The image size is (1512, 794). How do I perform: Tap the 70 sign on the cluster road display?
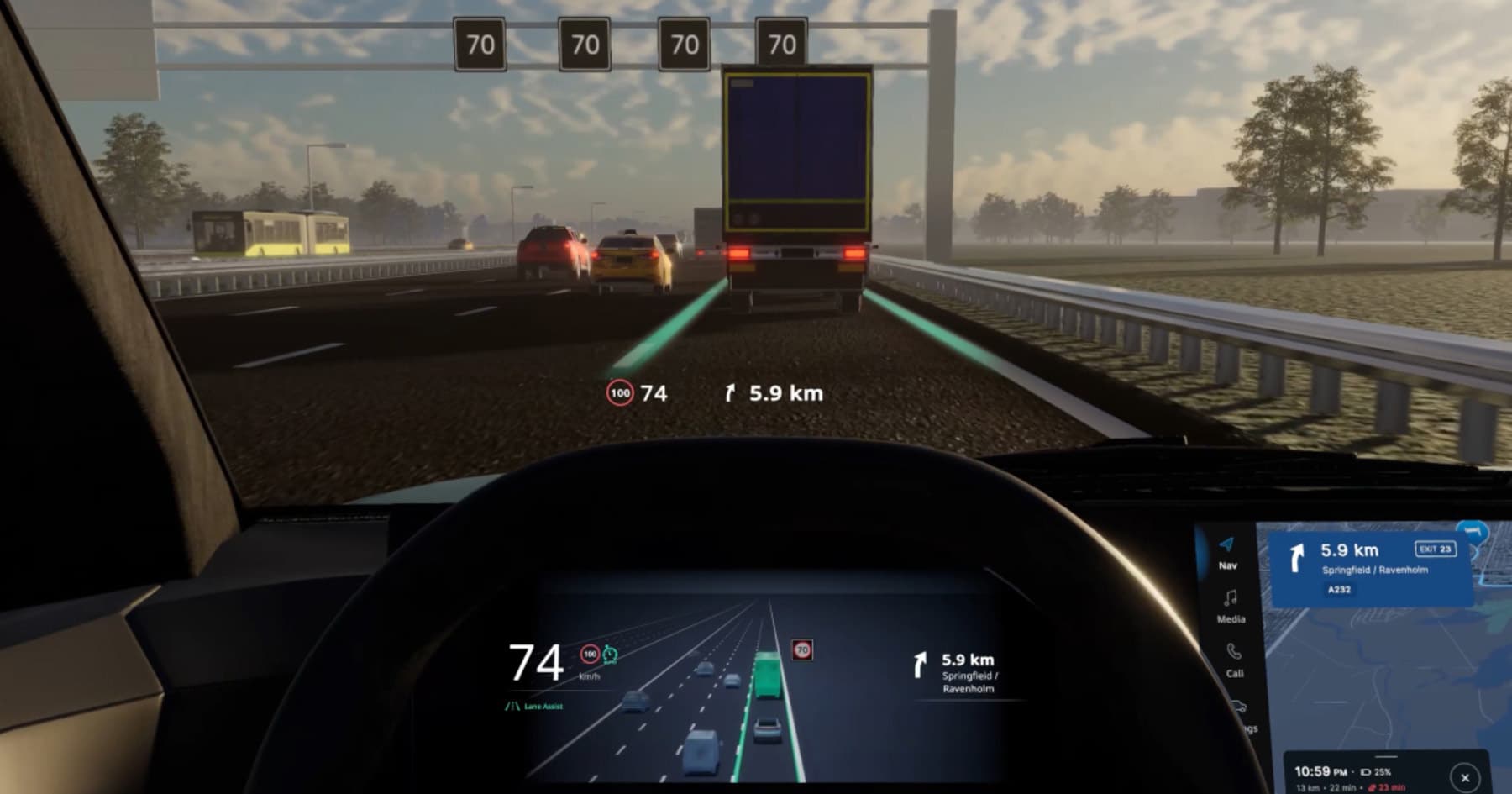(x=801, y=649)
